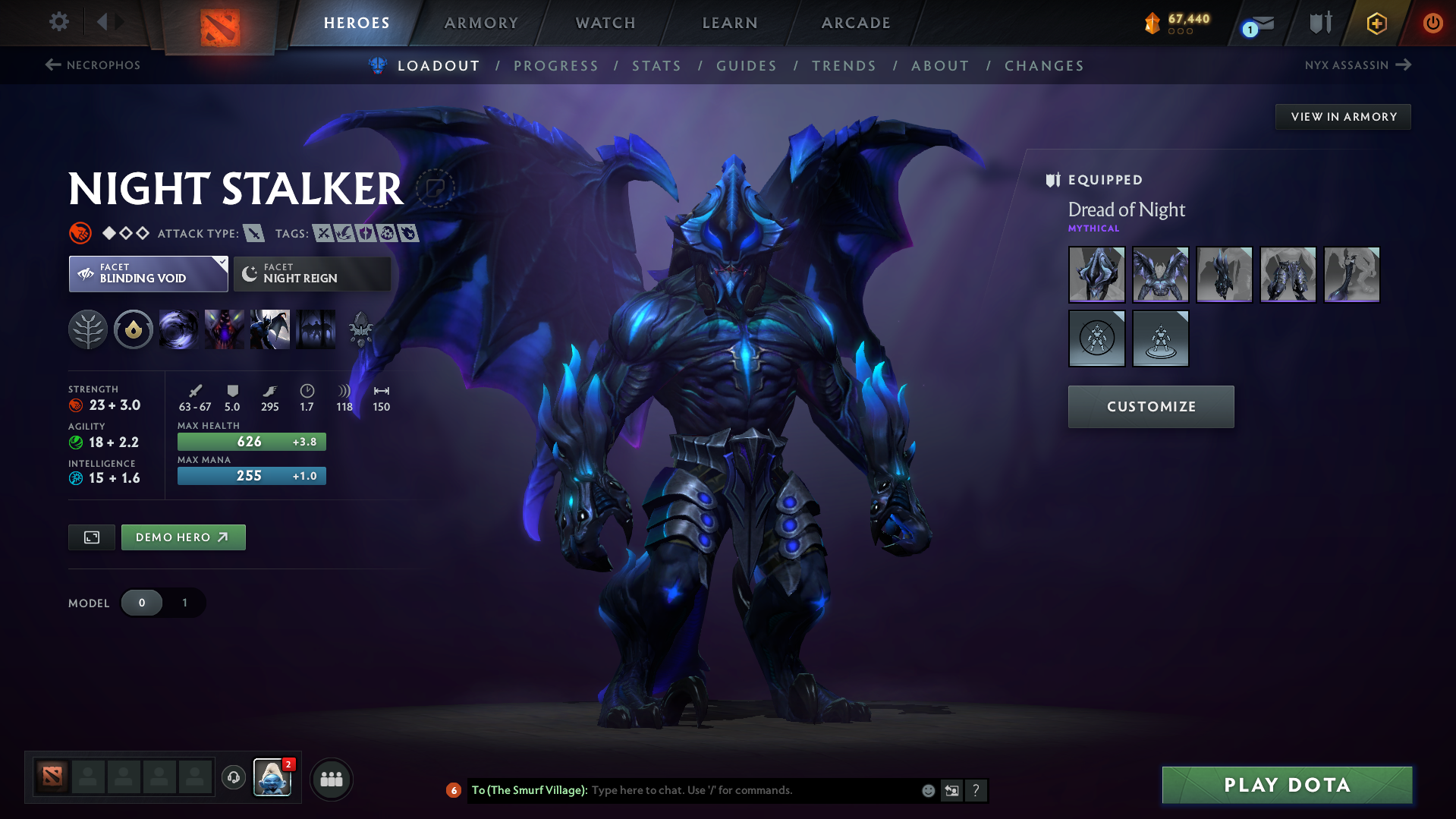Open the Dota Plus hexagon icon
This screenshot has height=819, width=1456.
1376,23
